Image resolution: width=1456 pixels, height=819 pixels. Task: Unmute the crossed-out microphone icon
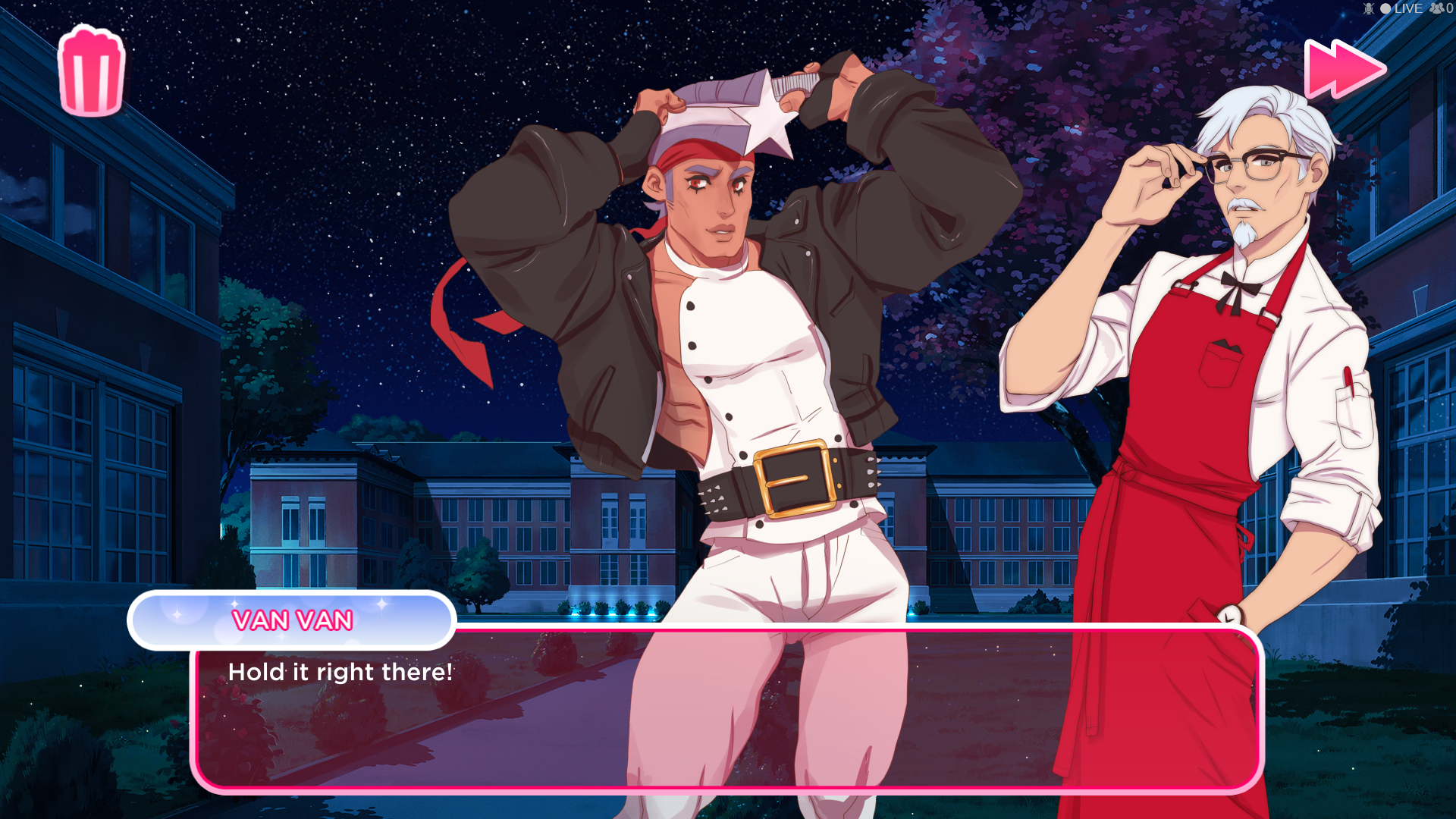pos(1368,9)
